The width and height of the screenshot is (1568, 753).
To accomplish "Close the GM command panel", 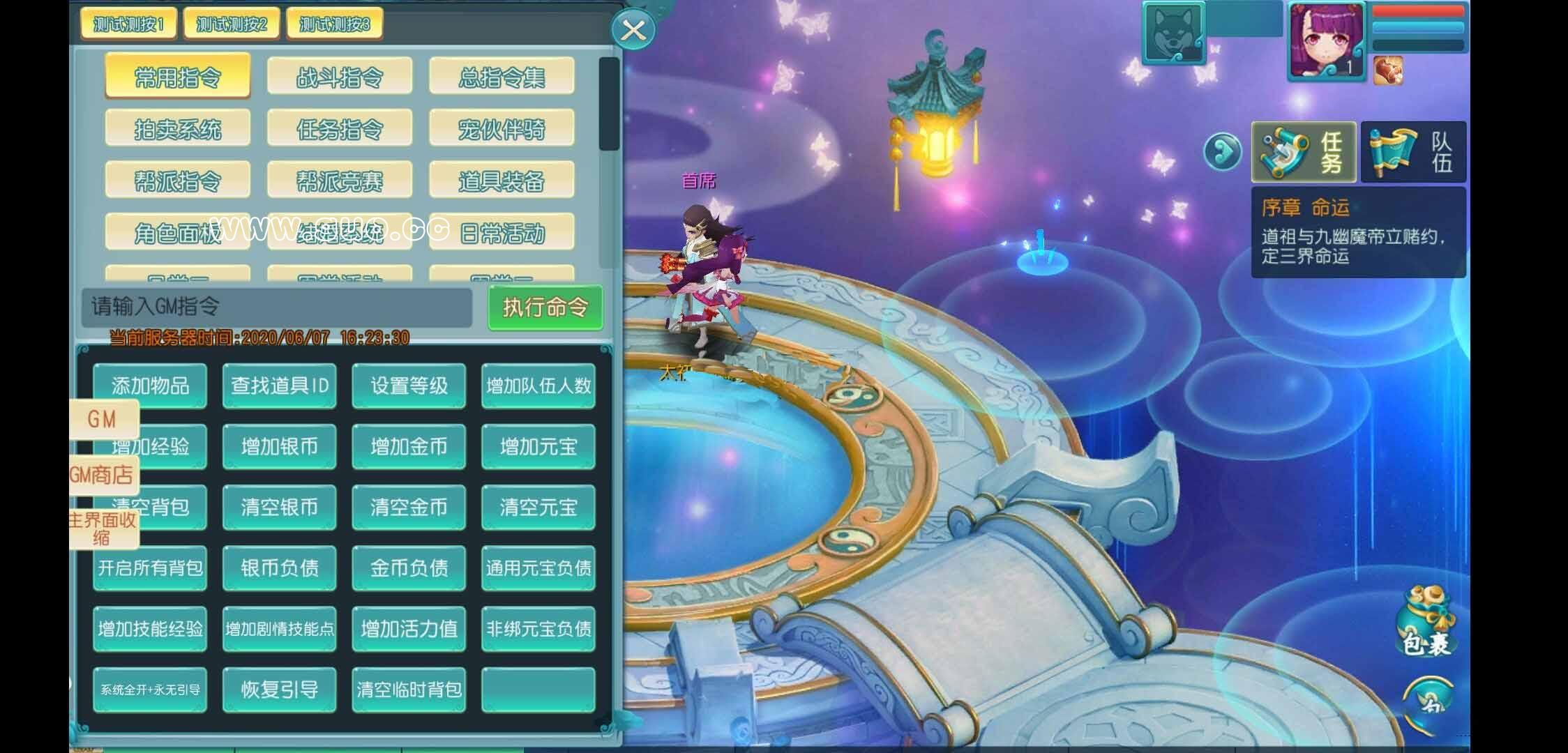I will point(633,30).
